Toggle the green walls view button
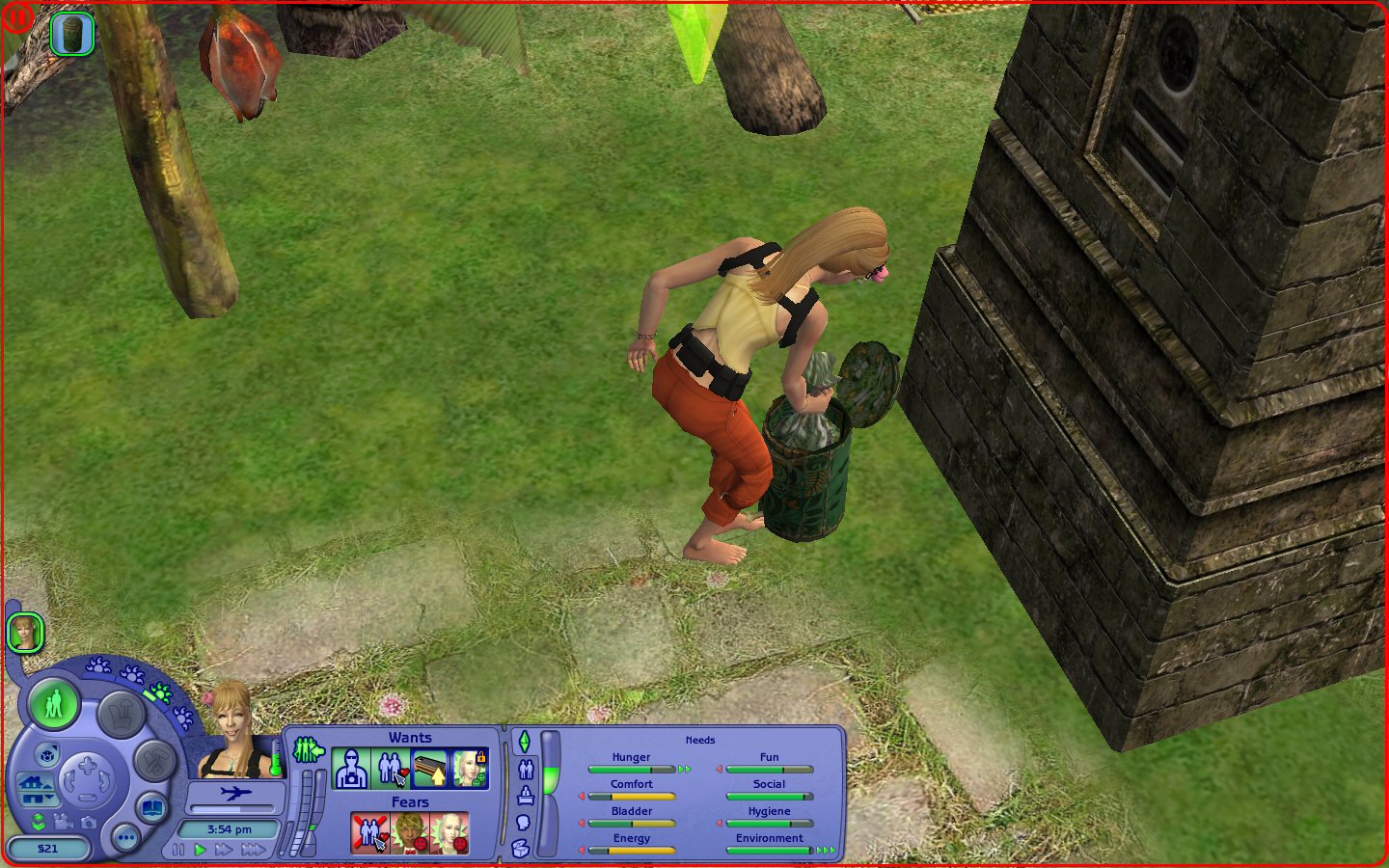 point(39,822)
